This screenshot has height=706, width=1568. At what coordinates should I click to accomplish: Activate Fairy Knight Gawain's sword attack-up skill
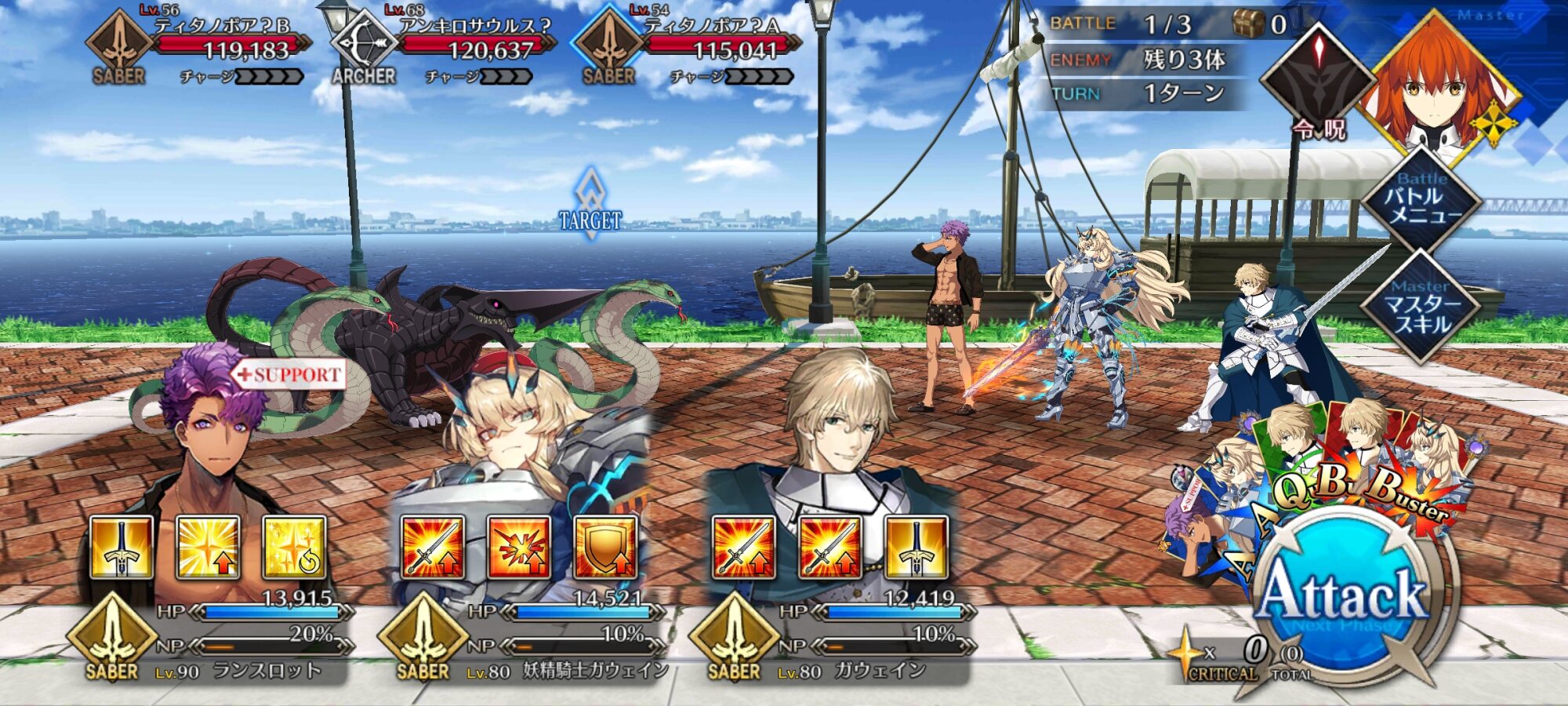coord(433,547)
